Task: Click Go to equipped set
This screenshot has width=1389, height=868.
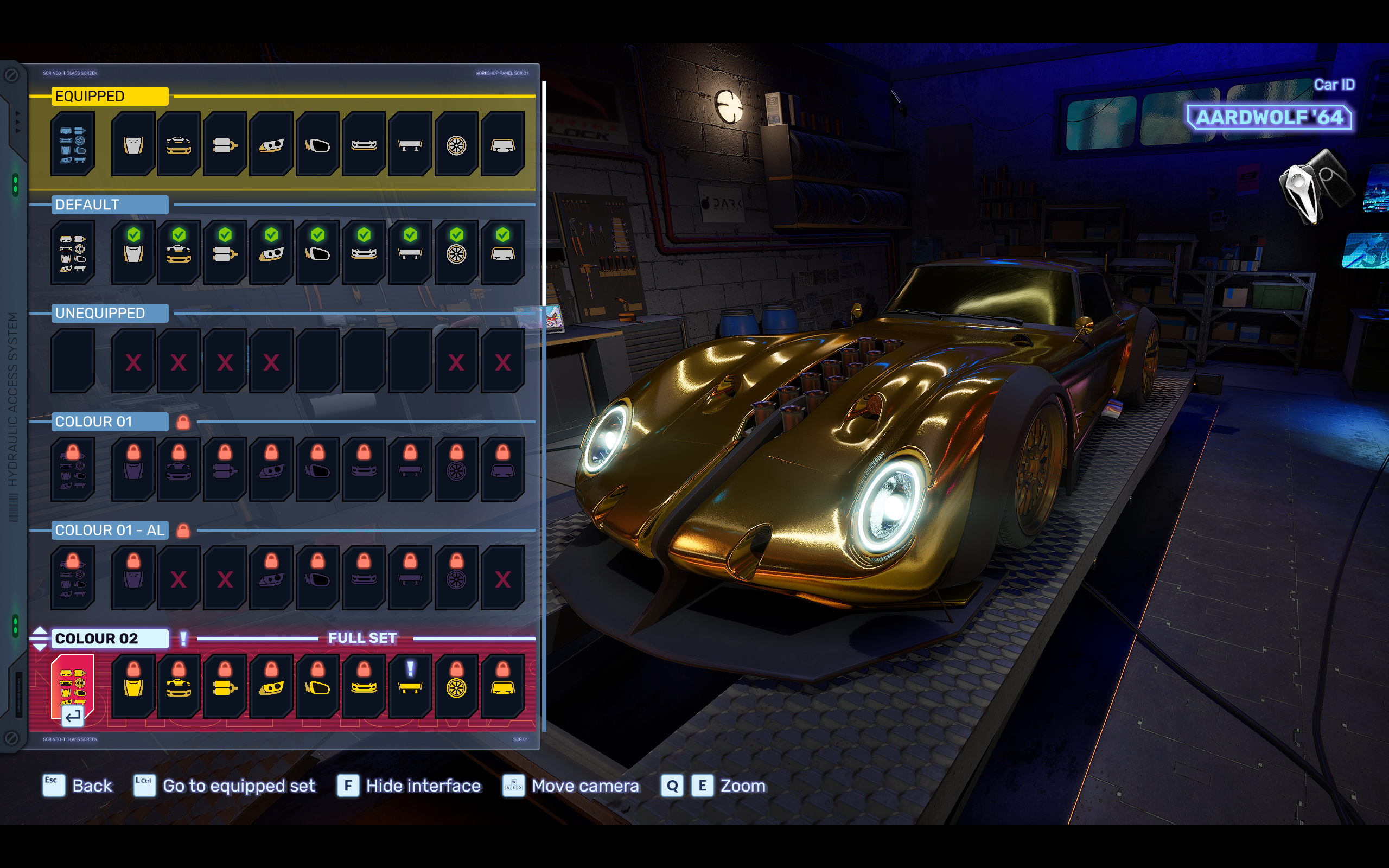Action: 238,786
